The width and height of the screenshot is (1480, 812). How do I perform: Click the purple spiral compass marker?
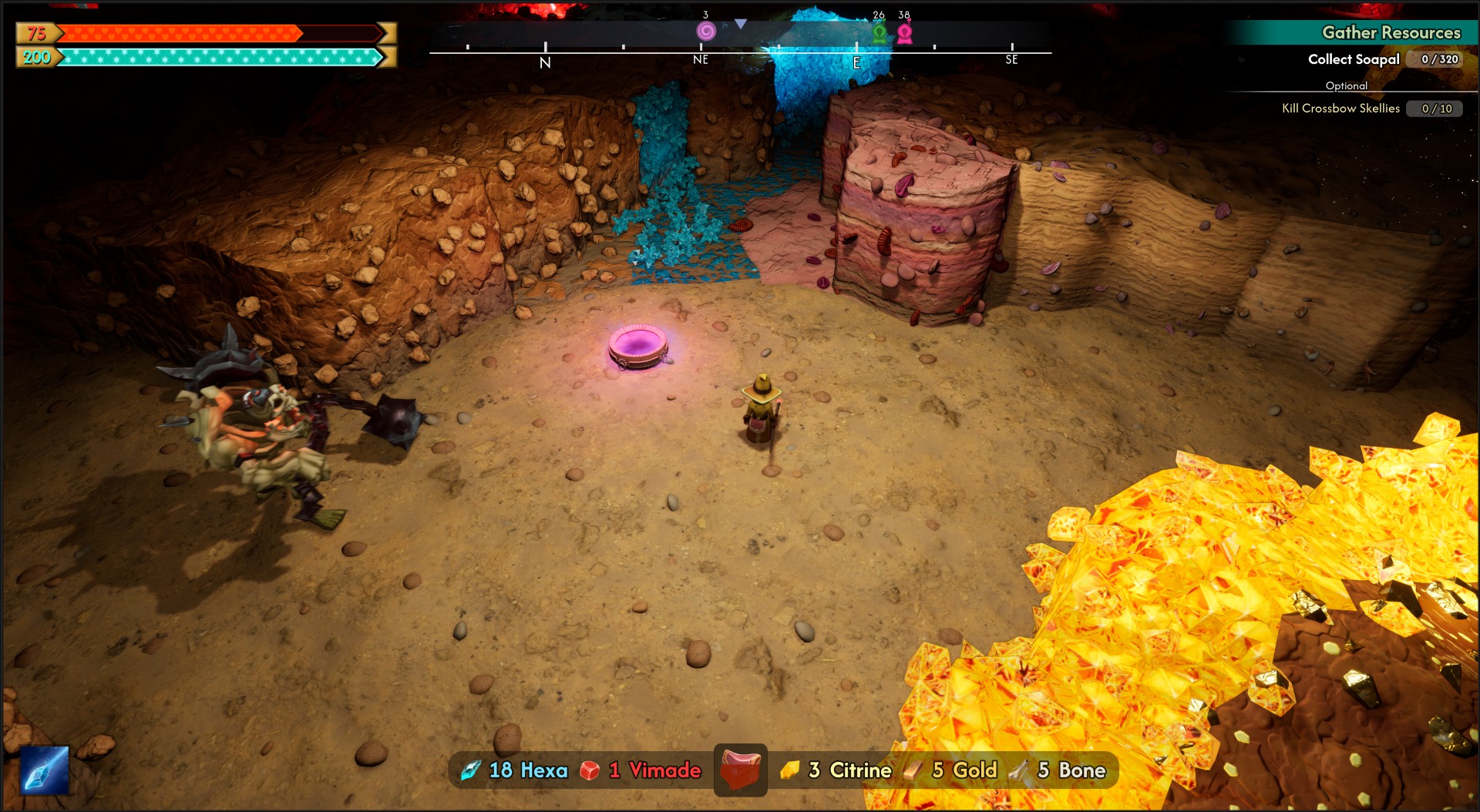pyautogui.click(x=706, y=31)
